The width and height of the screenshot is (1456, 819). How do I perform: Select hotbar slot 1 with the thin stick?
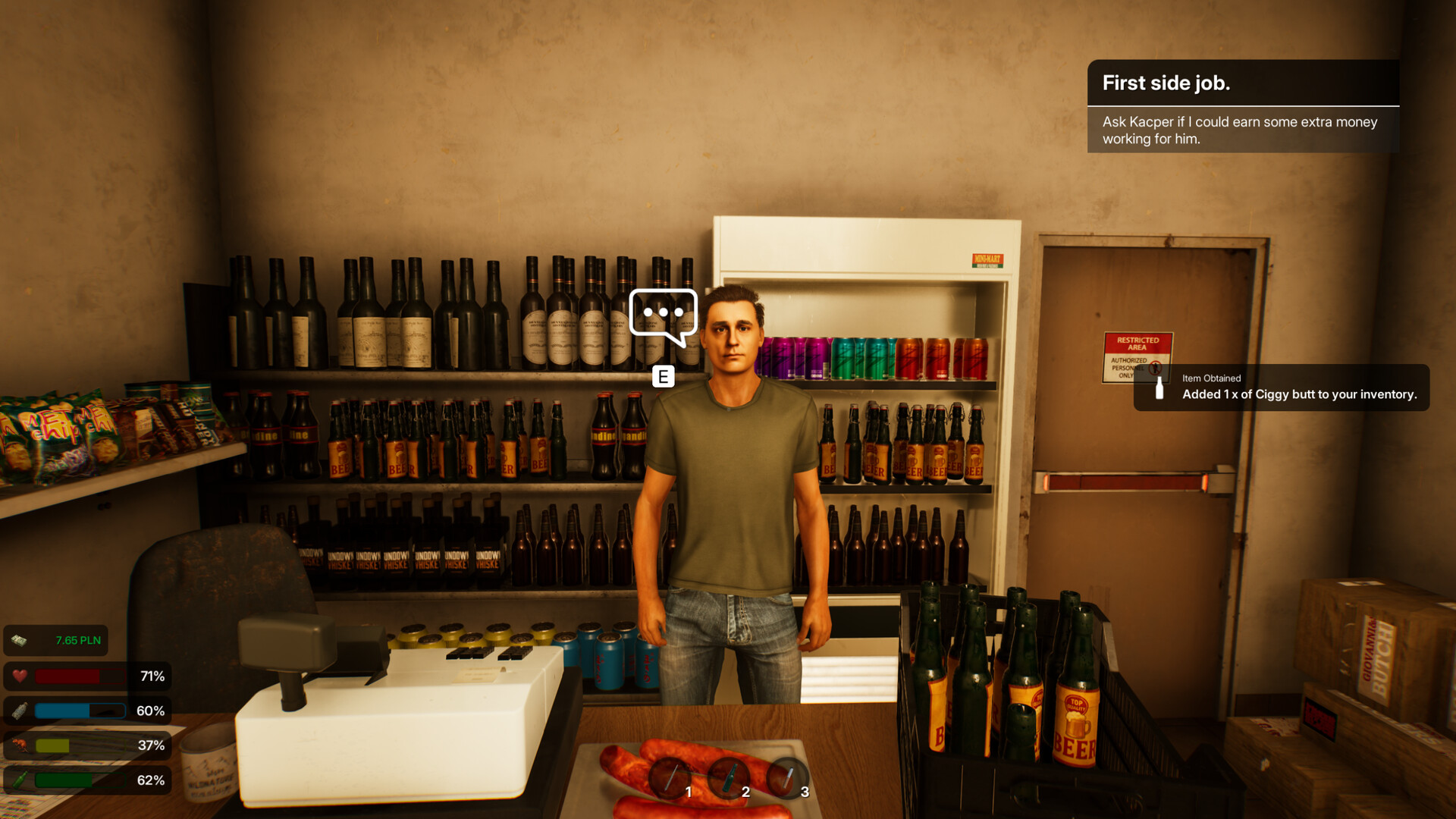pos(670,778)
